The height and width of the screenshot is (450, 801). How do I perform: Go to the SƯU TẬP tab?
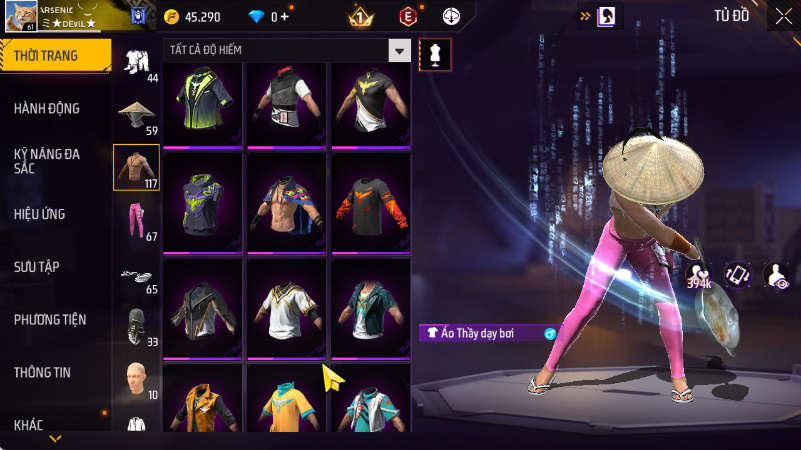coord(38,267)
